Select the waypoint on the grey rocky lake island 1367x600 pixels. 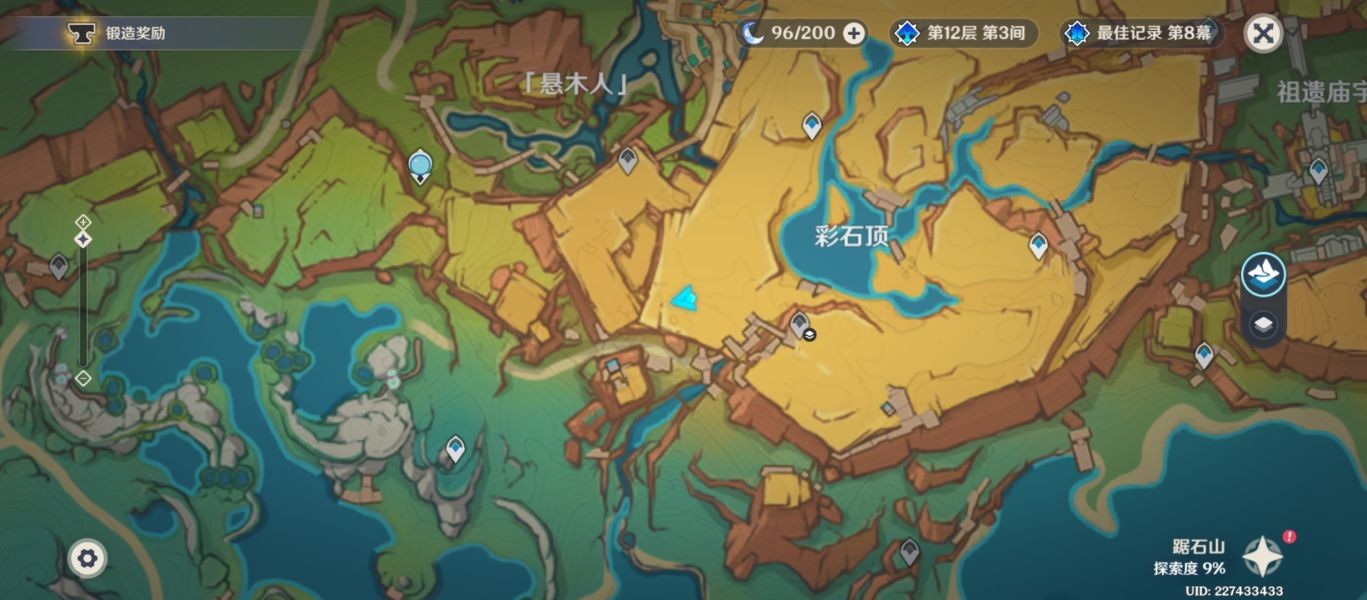coord(456,448)
